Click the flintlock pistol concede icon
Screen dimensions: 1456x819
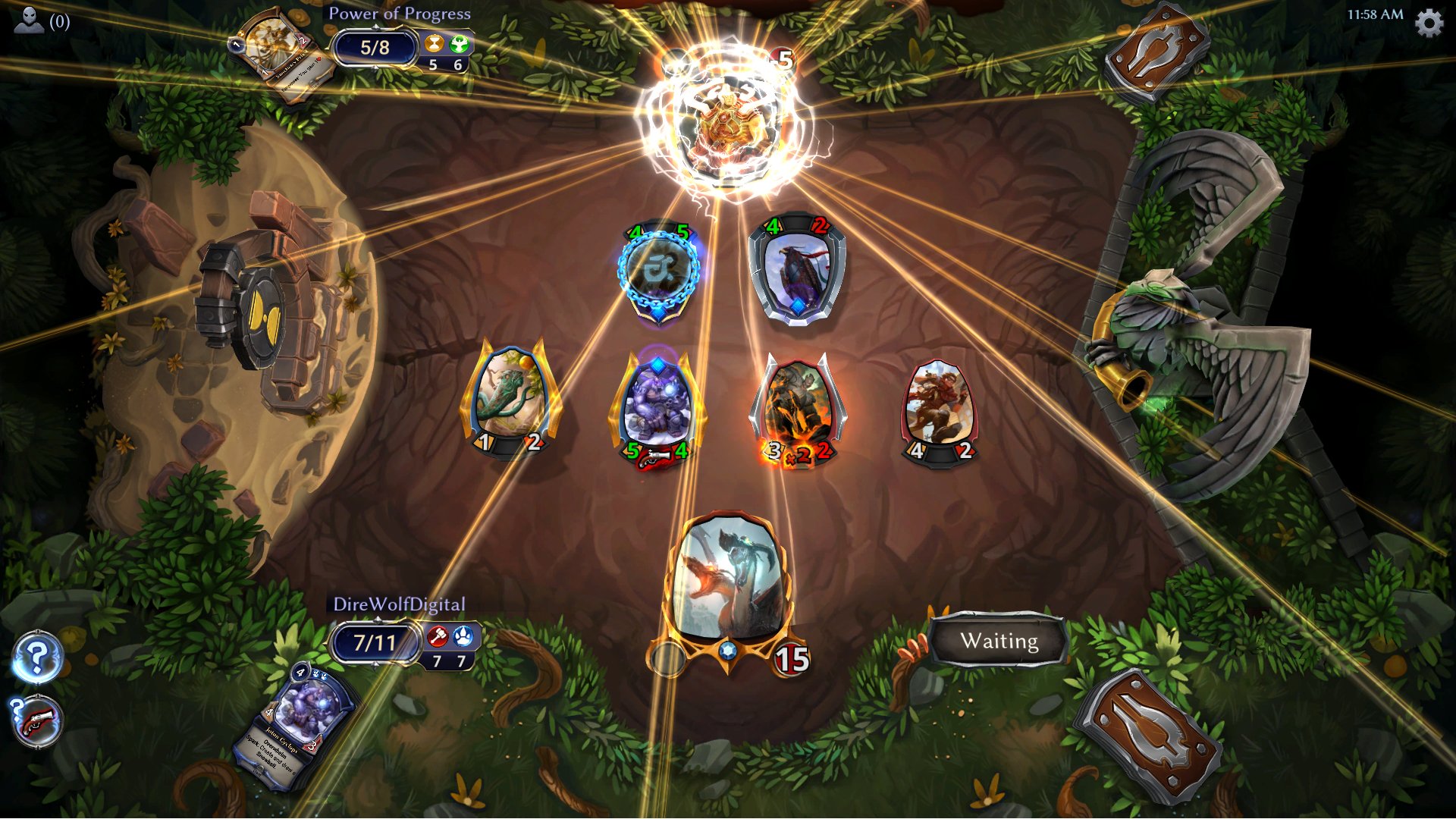36,720
